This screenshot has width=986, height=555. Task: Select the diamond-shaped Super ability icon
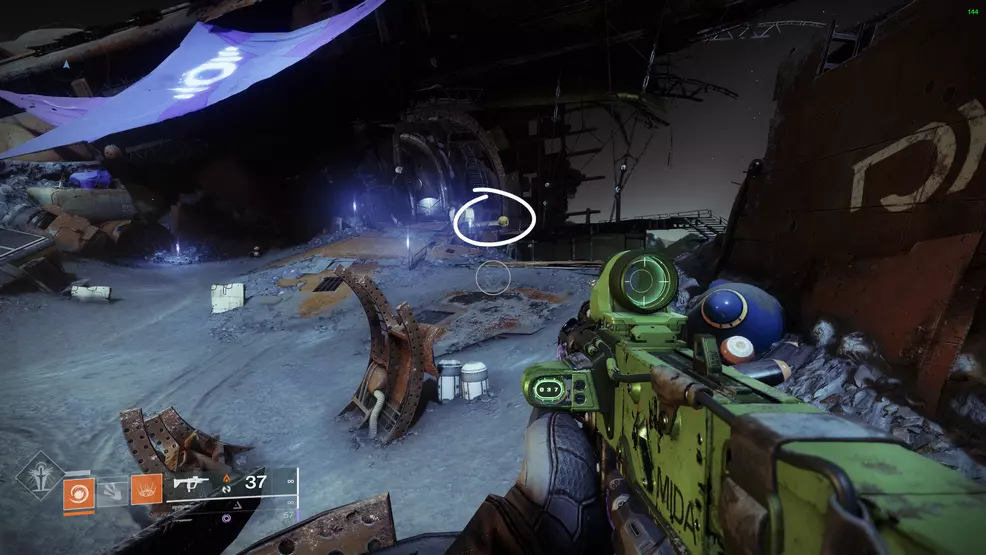pyautogui.click(x=38, y=474)
